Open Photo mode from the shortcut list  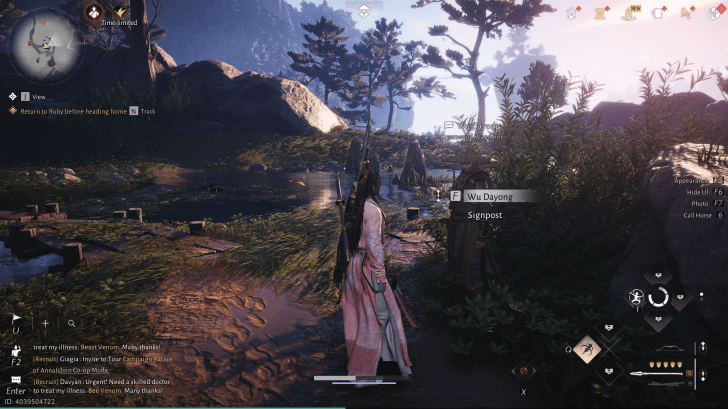click(699, 203)
